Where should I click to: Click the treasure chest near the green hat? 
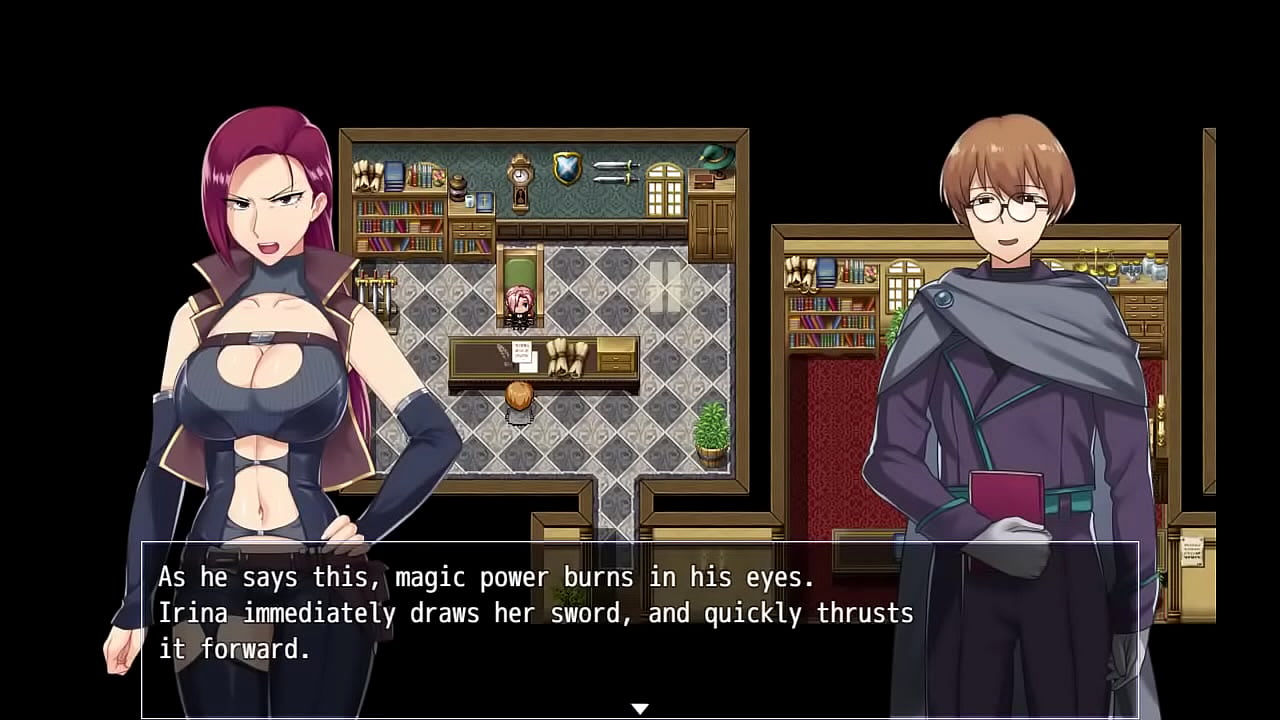tap(705, 182)
